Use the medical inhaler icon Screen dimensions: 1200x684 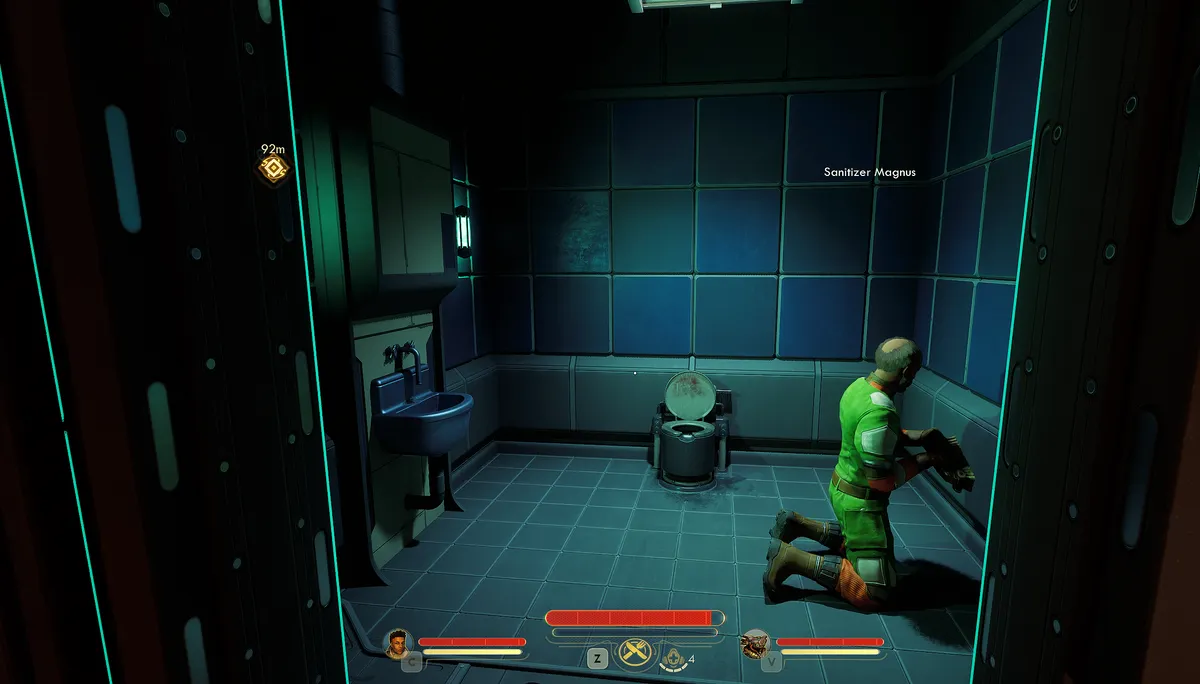[x=675, y=657]
